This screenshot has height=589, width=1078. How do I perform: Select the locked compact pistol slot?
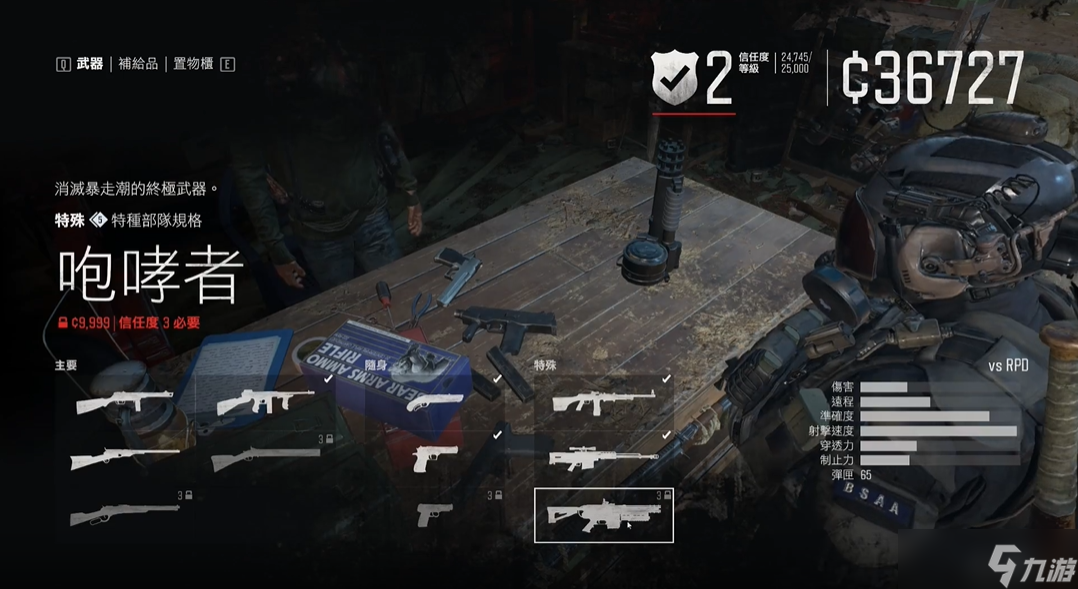click(436, 514)
